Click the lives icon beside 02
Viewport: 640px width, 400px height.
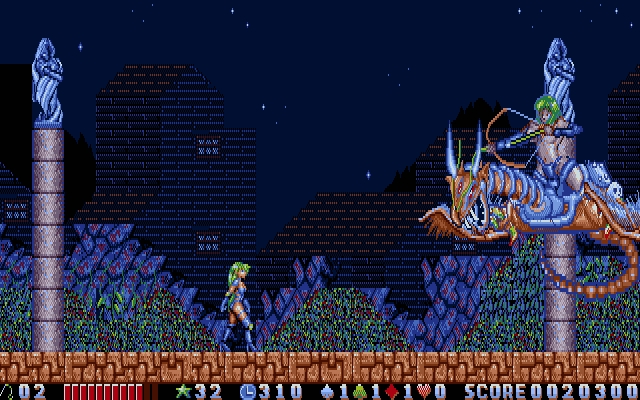coord(6,391)
